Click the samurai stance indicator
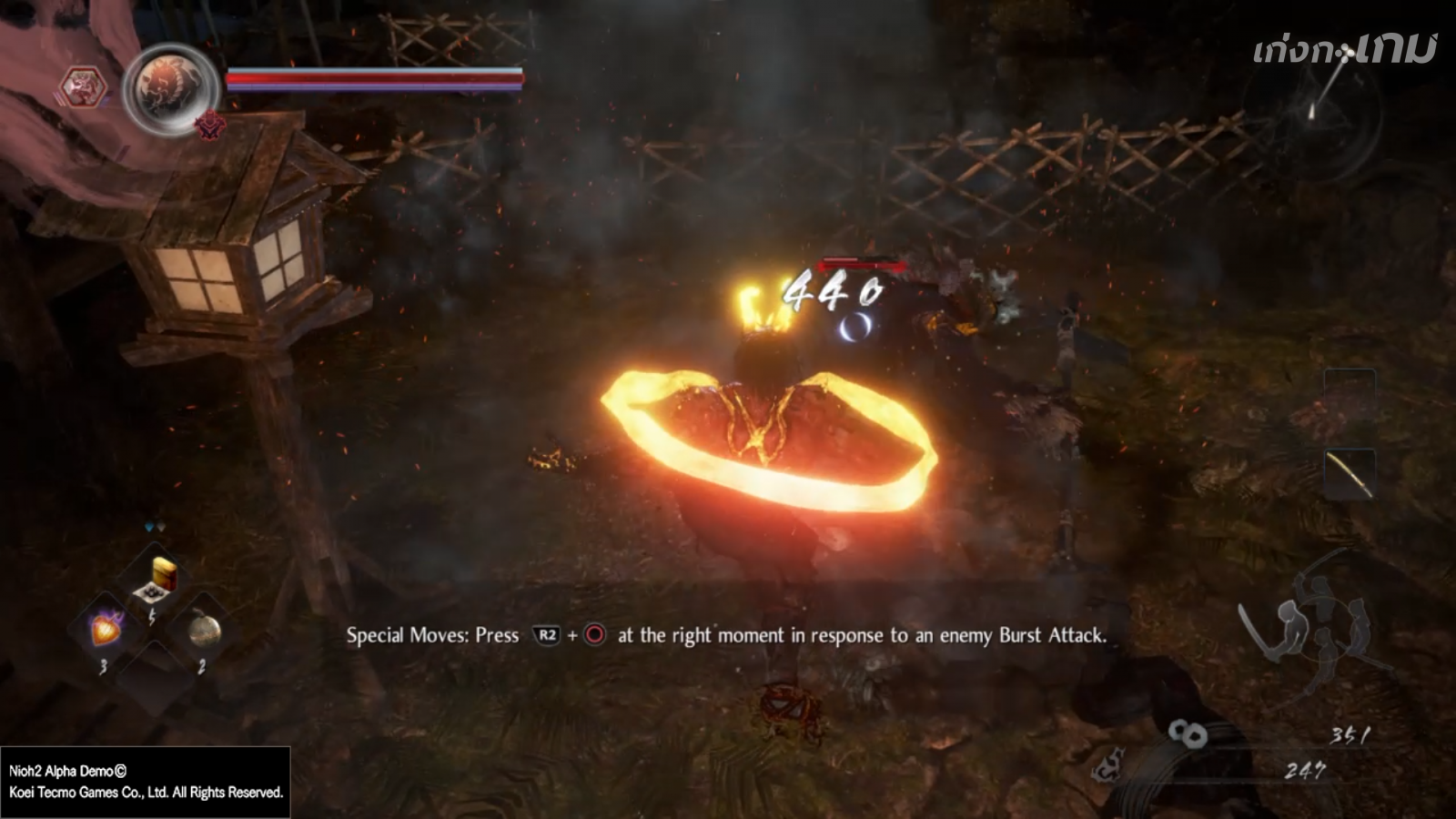 tap(1316, 630)
